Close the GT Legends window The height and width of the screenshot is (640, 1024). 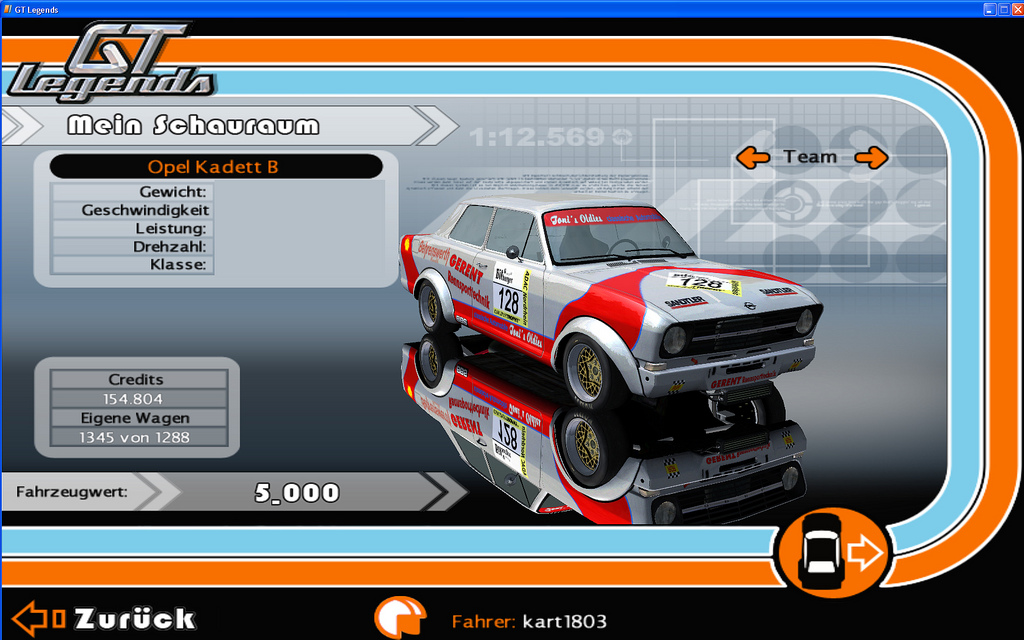(1015, 9)
